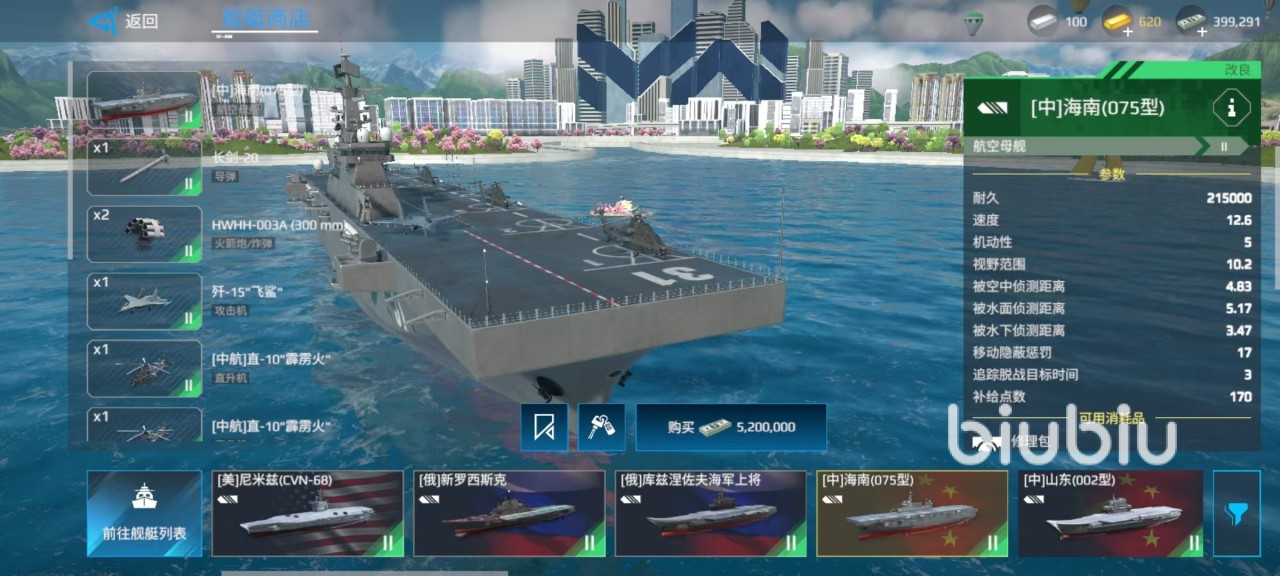The height and width of the screenshot is (576, 1280).
Task: Choose the 歼-15 "飞鲨" attack aircraft slot
Action: tap(144, 301)
